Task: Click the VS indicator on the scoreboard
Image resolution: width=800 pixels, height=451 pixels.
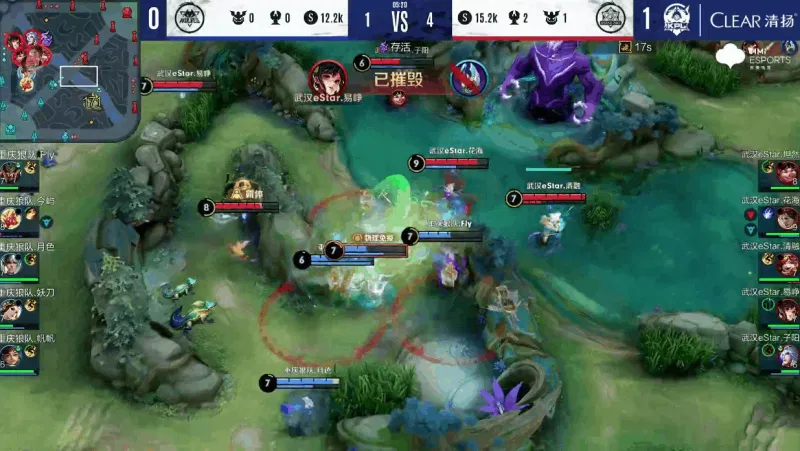Action: [401, 19]
